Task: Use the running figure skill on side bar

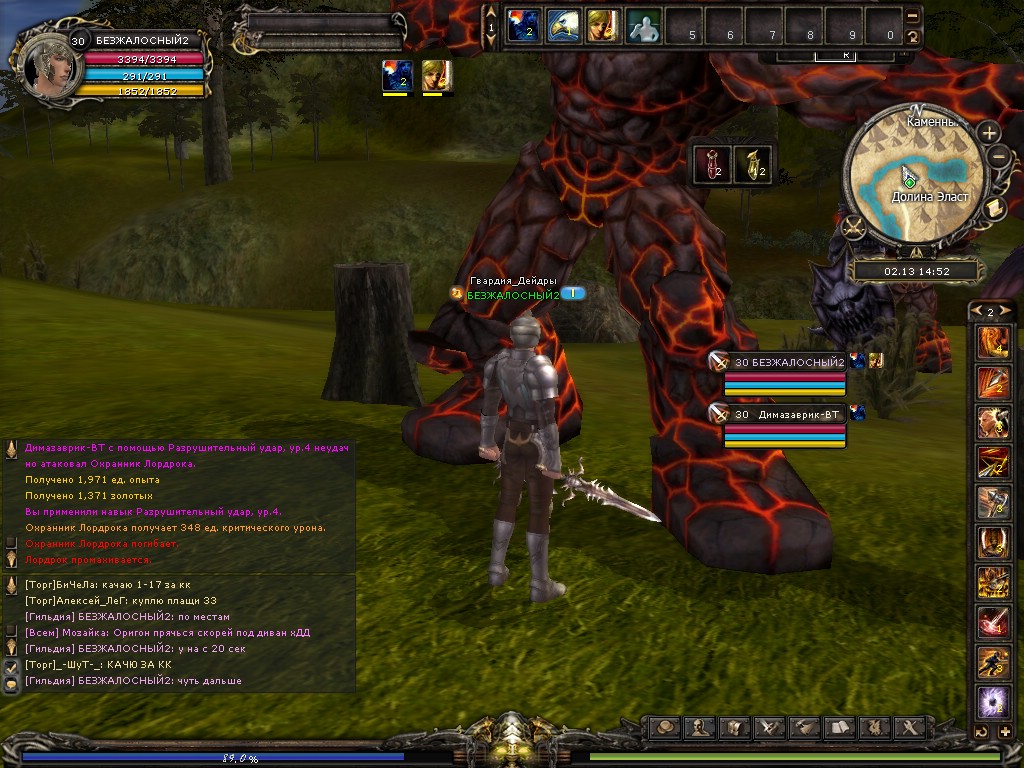Action: [993, 662]
